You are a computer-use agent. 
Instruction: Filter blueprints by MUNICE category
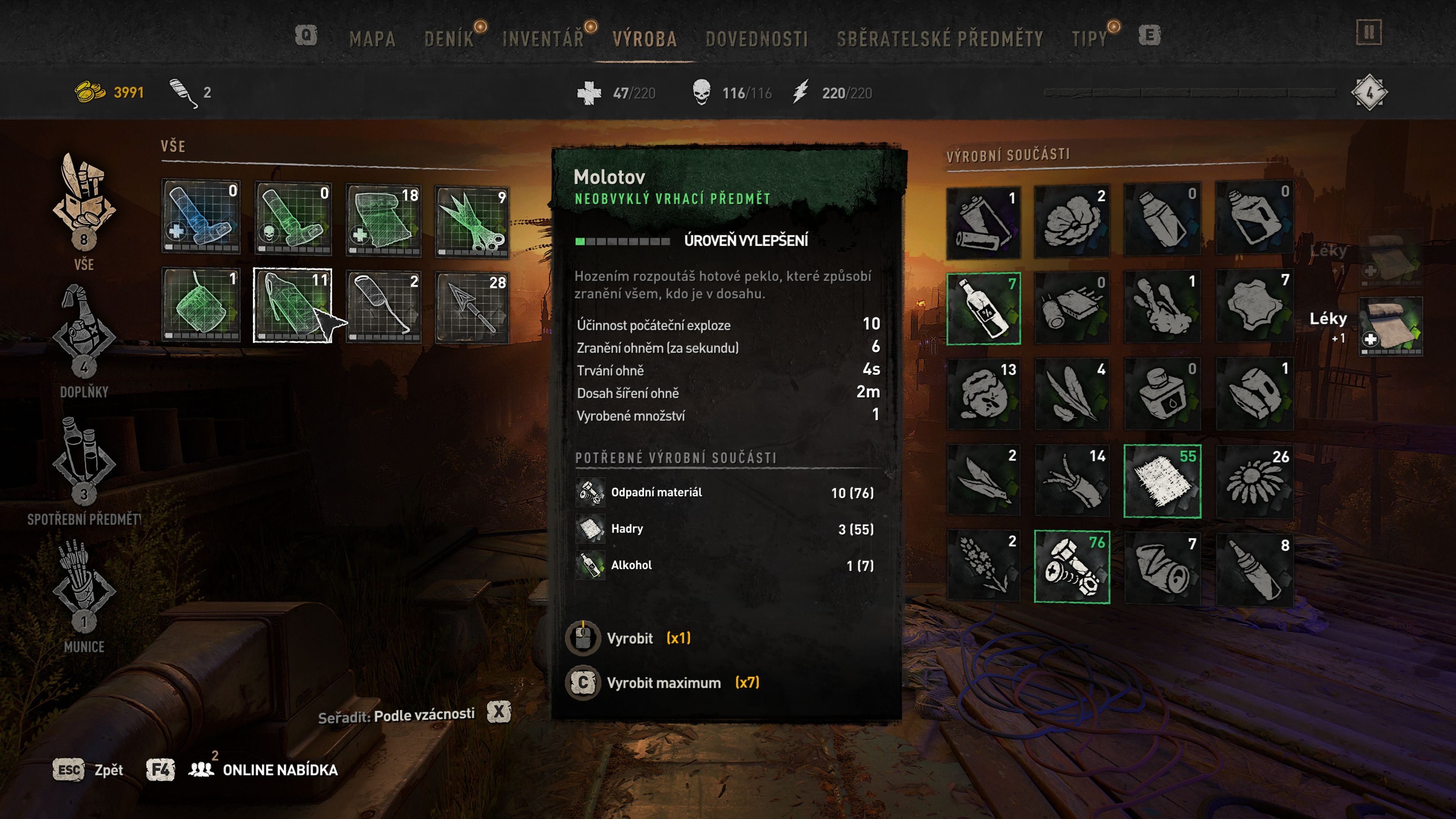pos(84,593)
